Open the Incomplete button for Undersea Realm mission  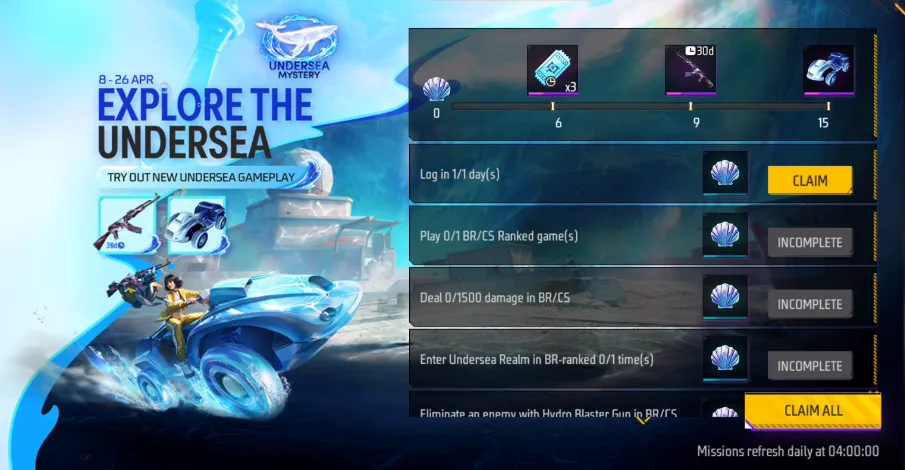[809, 366]
